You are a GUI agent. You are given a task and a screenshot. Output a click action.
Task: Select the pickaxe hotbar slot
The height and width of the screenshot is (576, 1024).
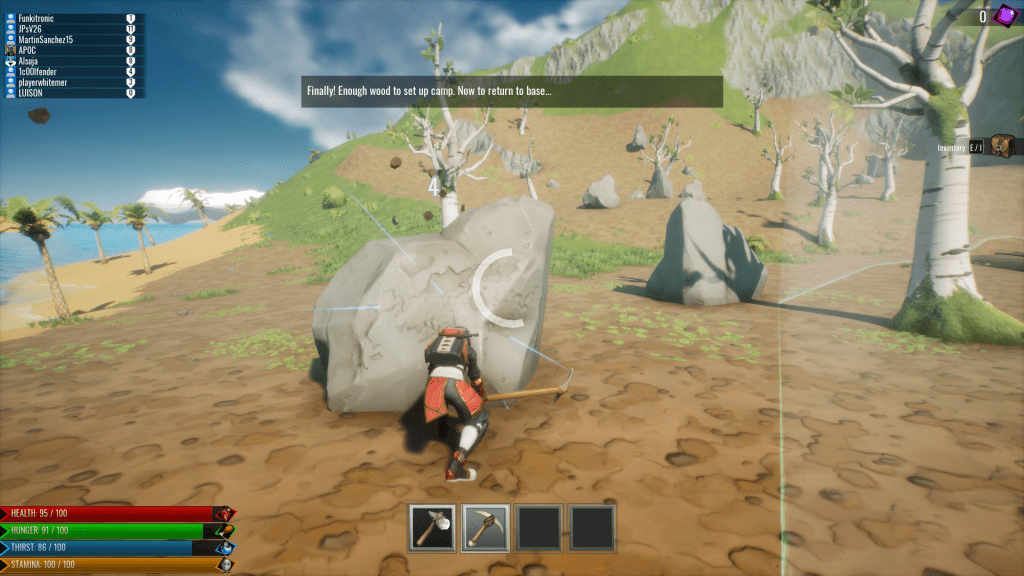coord(486,527)
